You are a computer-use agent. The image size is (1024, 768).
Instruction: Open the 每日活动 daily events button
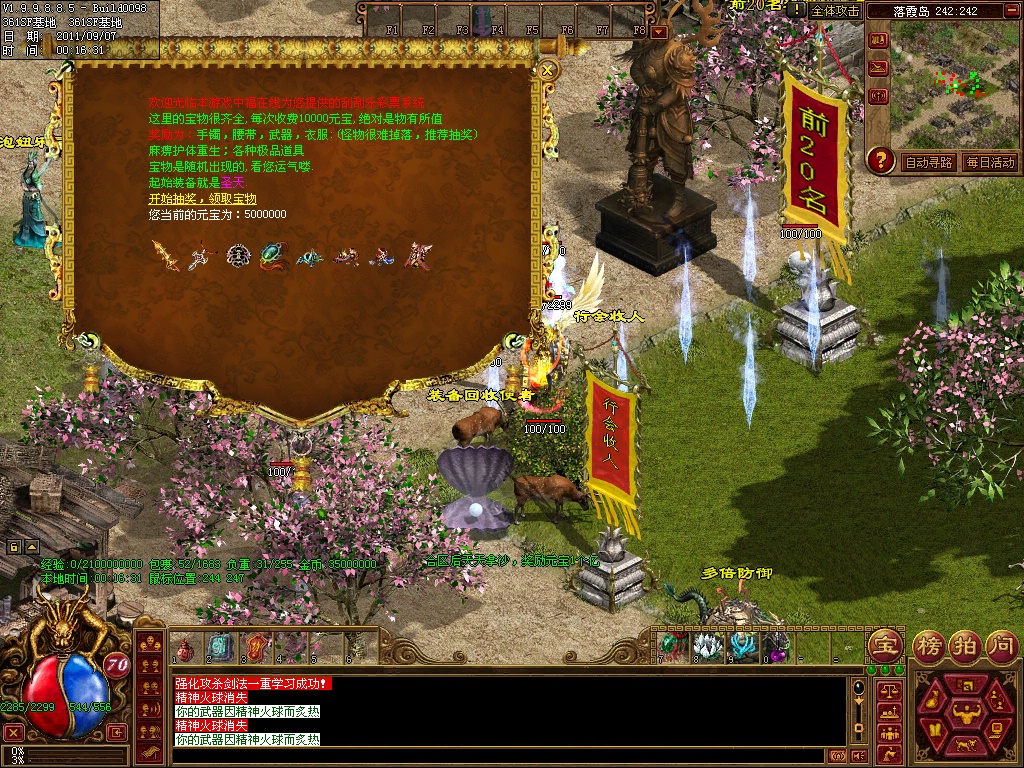coord(990,162)
